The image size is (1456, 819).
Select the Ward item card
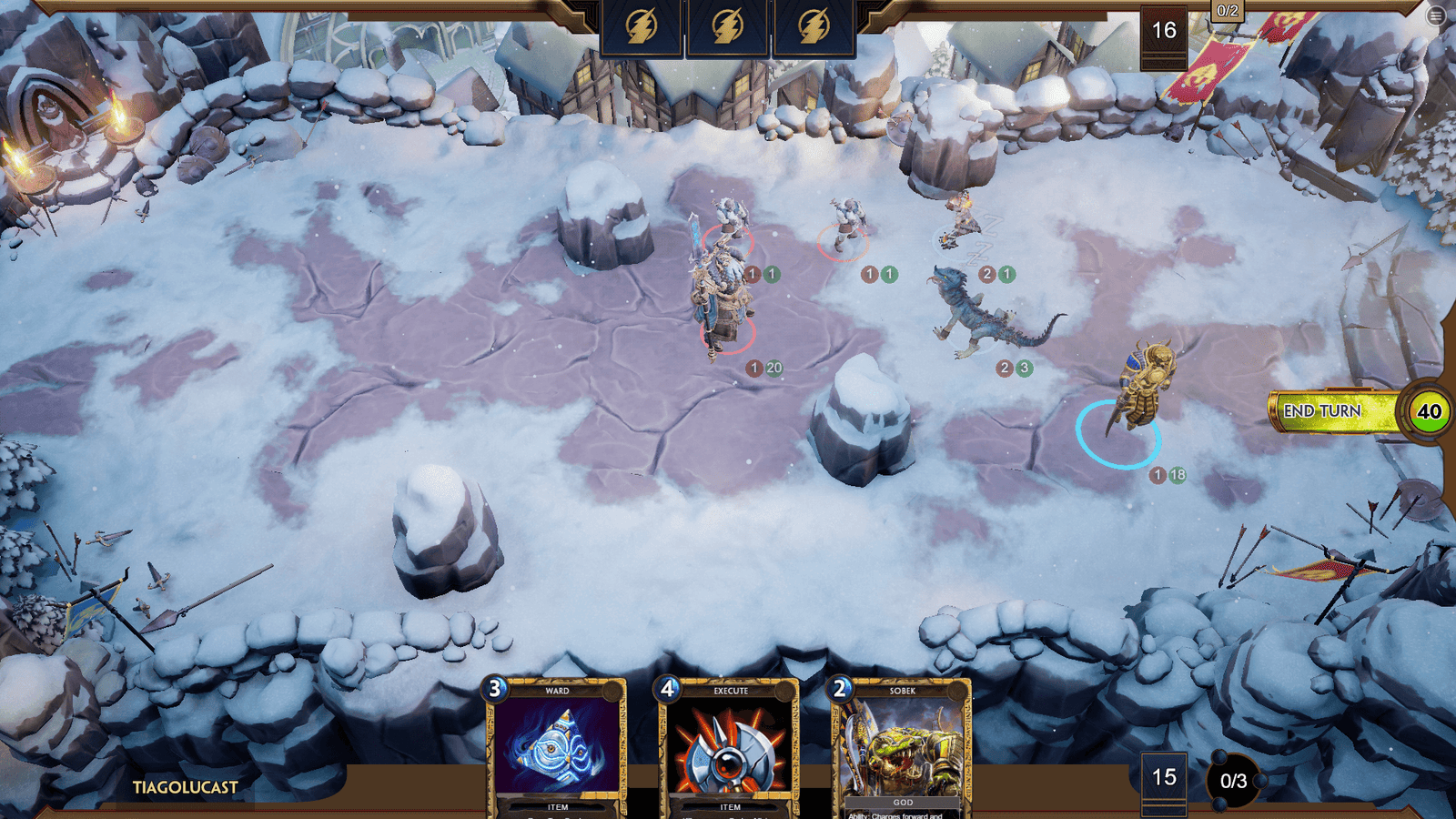pos(557,748)
